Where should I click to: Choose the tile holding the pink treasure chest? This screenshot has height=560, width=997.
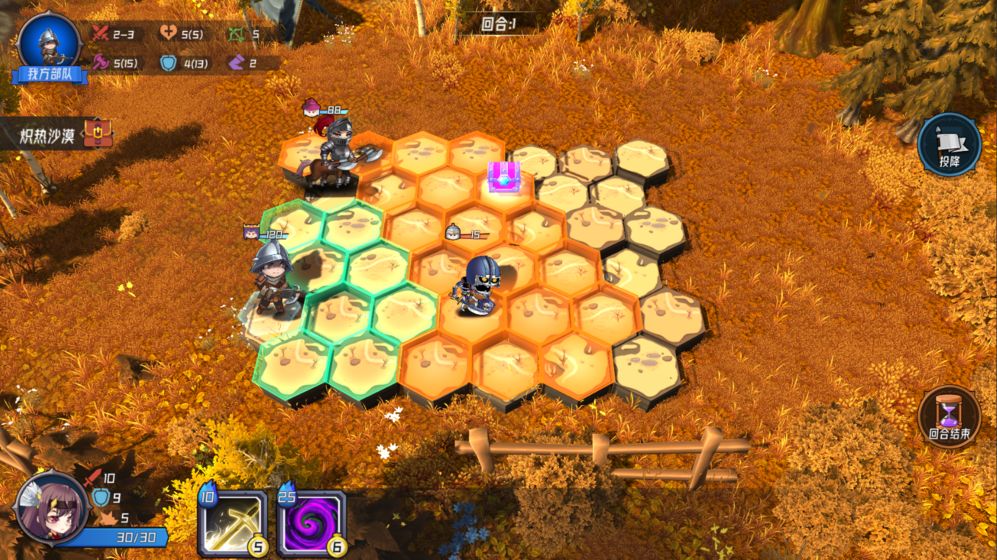pos(503,178)
